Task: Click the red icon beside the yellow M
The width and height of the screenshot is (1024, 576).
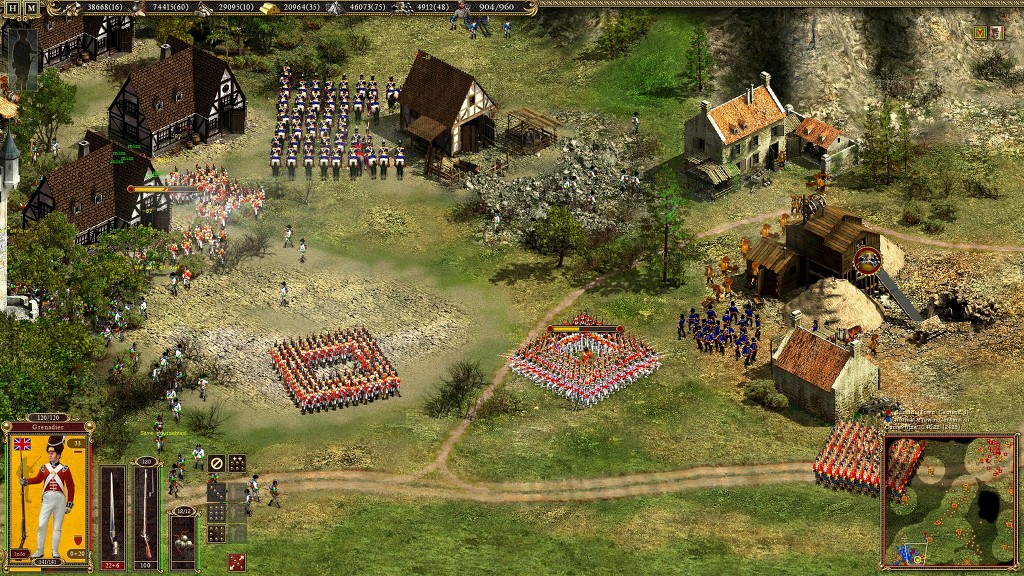Action: pos(996,33)
